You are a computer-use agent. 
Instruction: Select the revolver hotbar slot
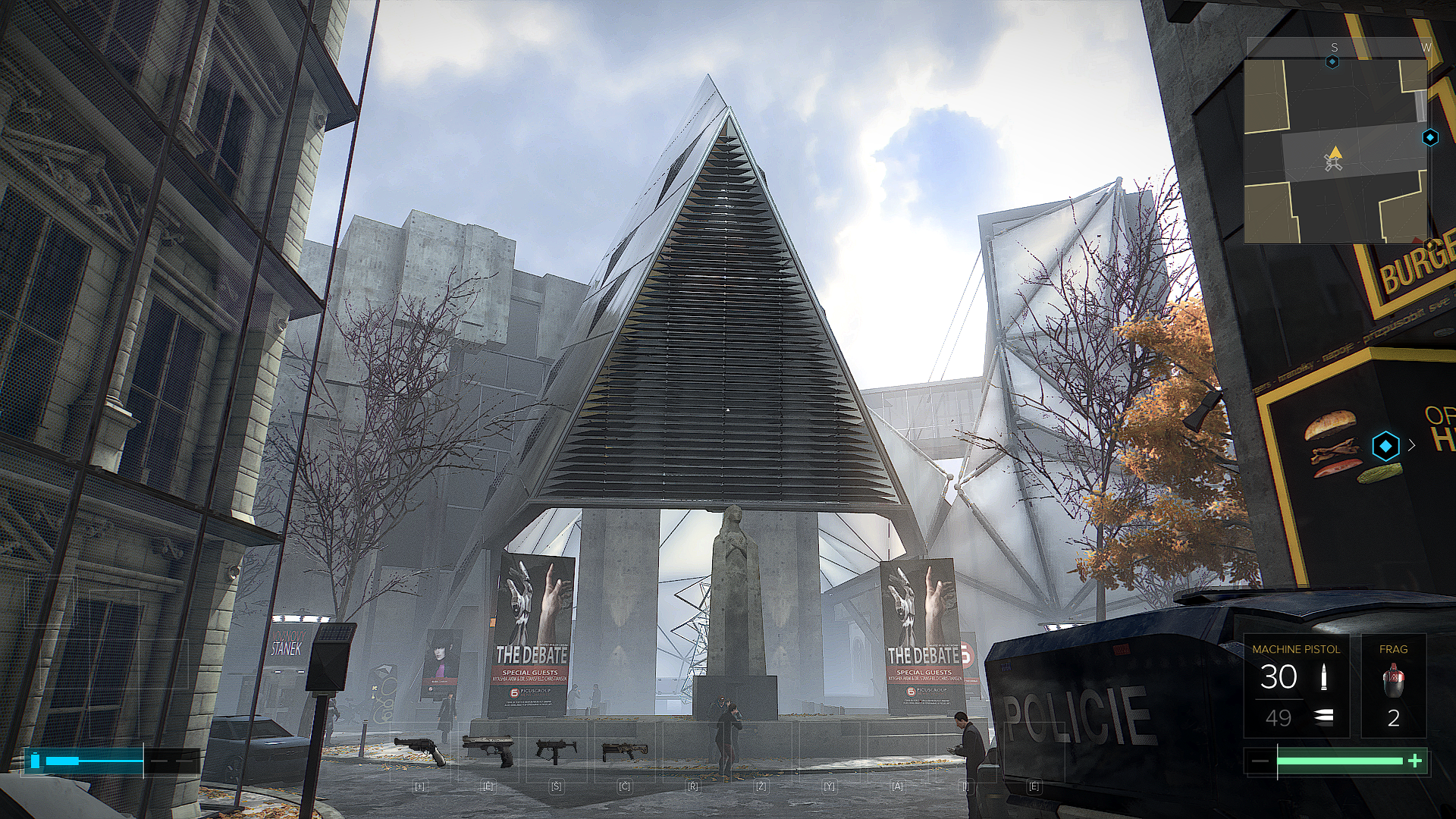421,751
